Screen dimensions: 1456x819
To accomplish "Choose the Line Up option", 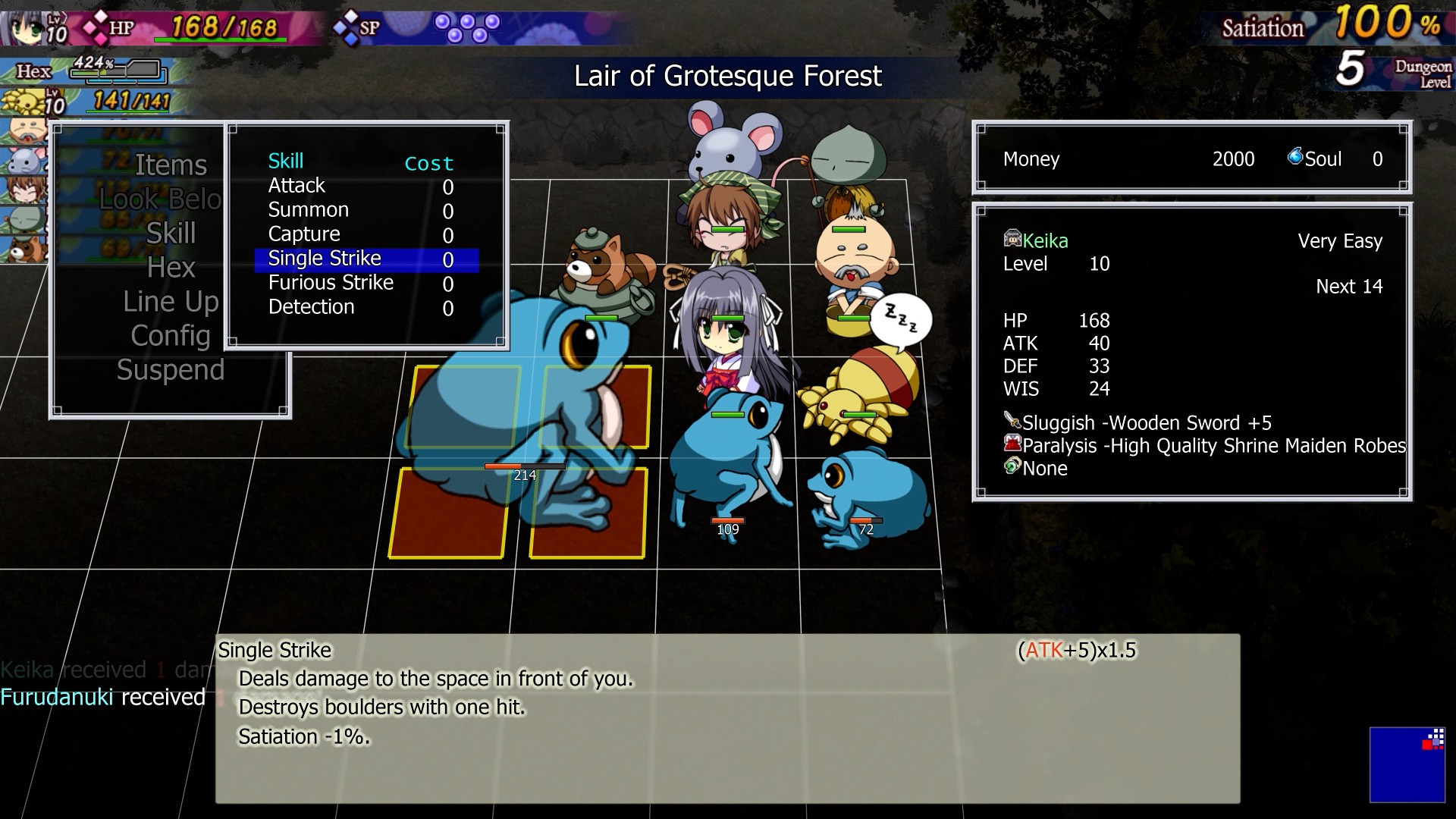I will 171,302.
